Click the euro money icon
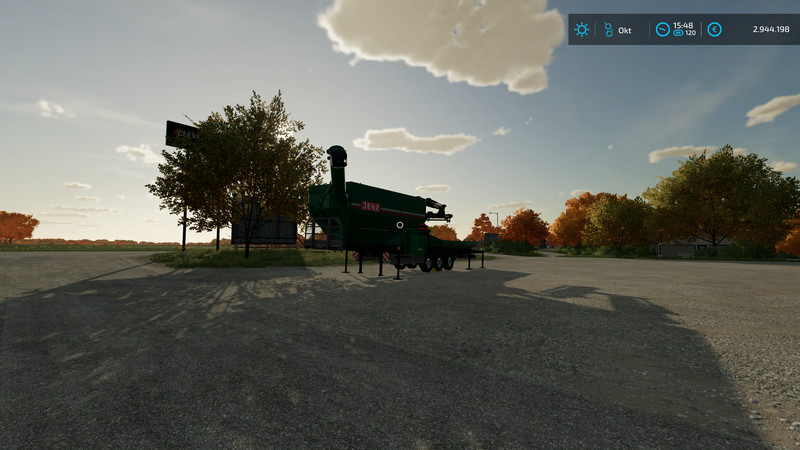Screen dimensions: 800x450 (x=714, y=30)
